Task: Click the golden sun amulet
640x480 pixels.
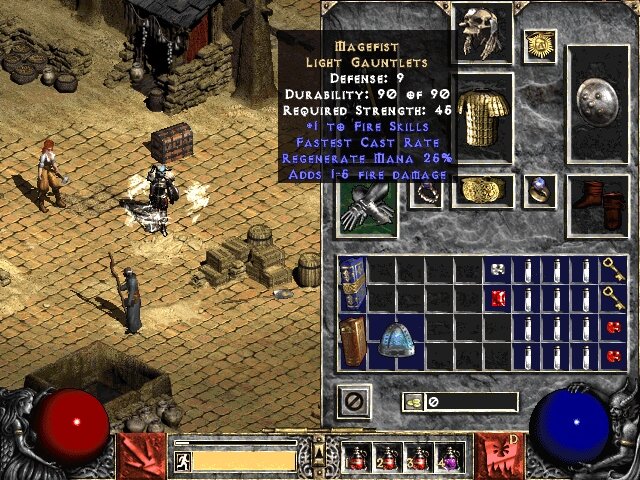Action: (x=541, y=43)
